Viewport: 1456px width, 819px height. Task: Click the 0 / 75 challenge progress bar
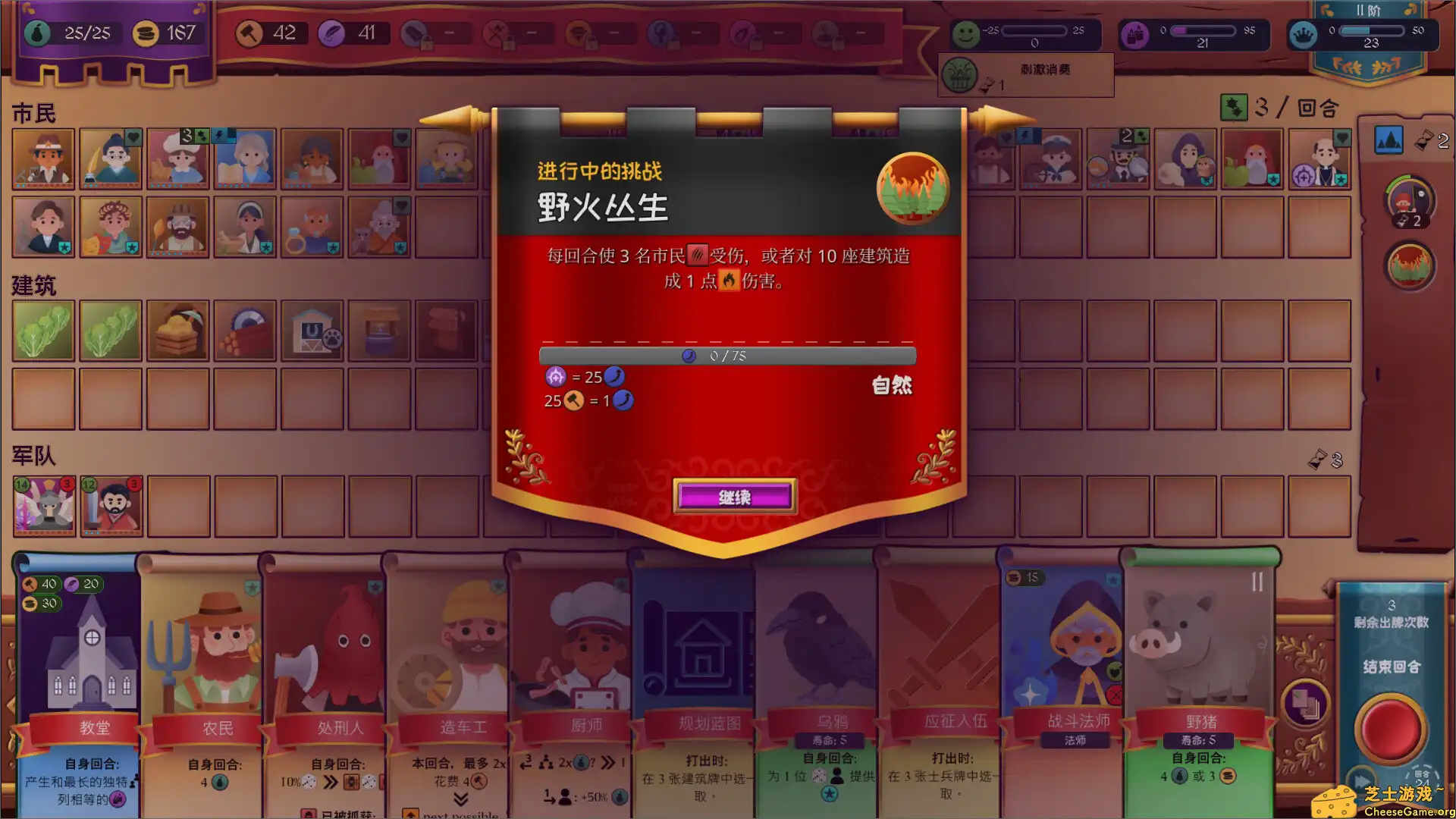pos(726,356)
